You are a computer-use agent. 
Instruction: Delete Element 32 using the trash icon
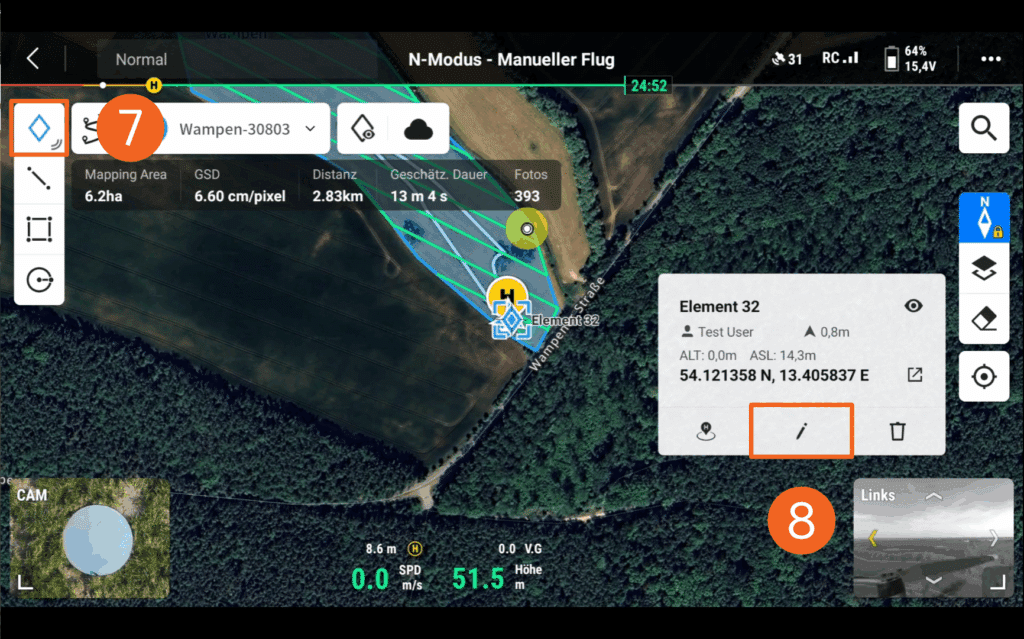click(x=898, y=431)
